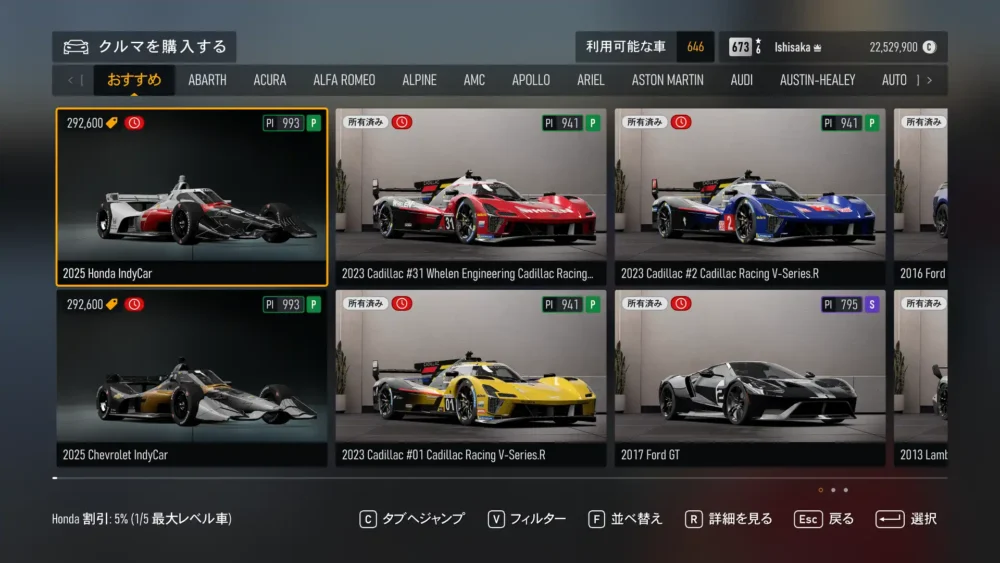Open the AUSTIN-HEALEY tab

(817, 80)
